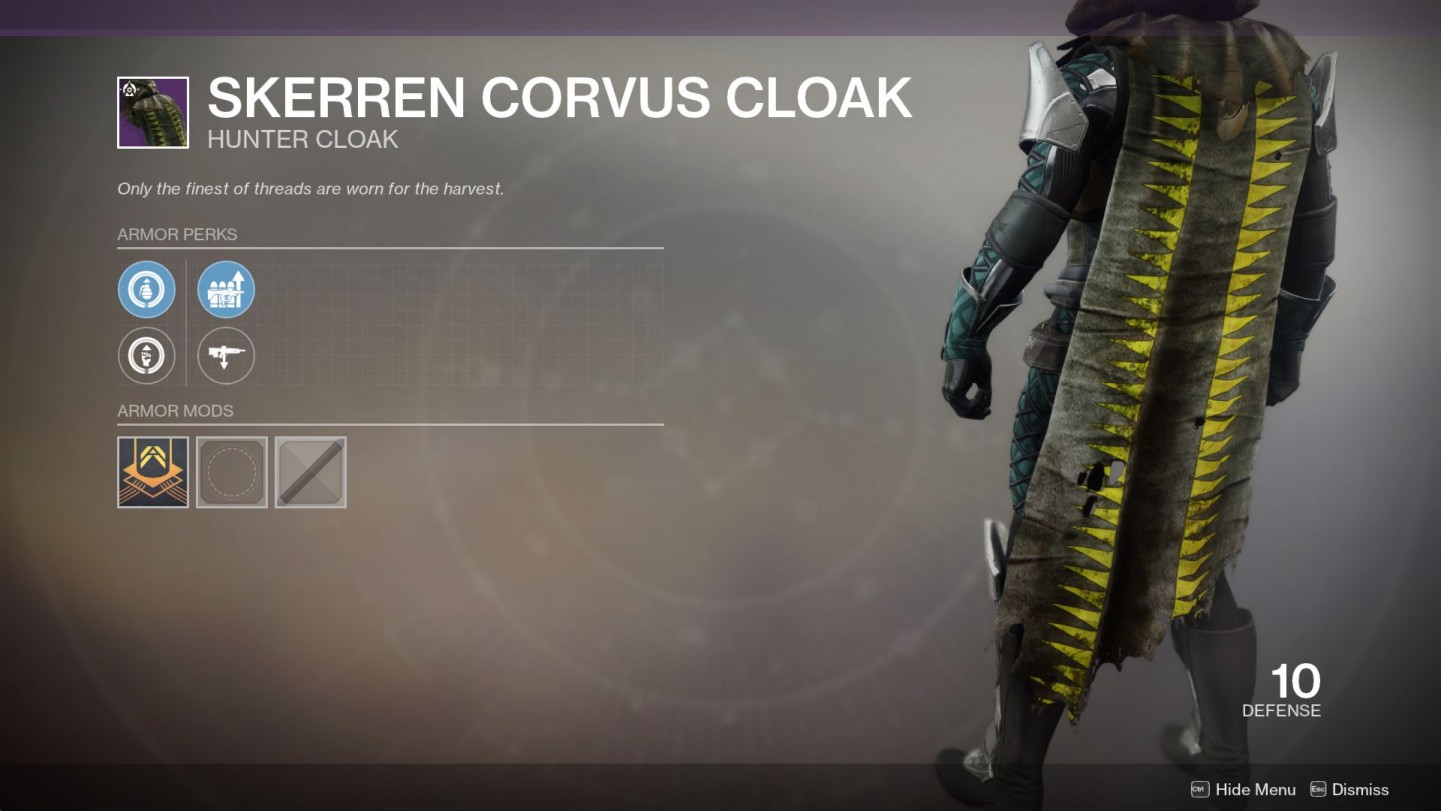Open the shader slot with diagonal stripe
This screenshot has height=811, width=1441.
[x=311, y=472]
